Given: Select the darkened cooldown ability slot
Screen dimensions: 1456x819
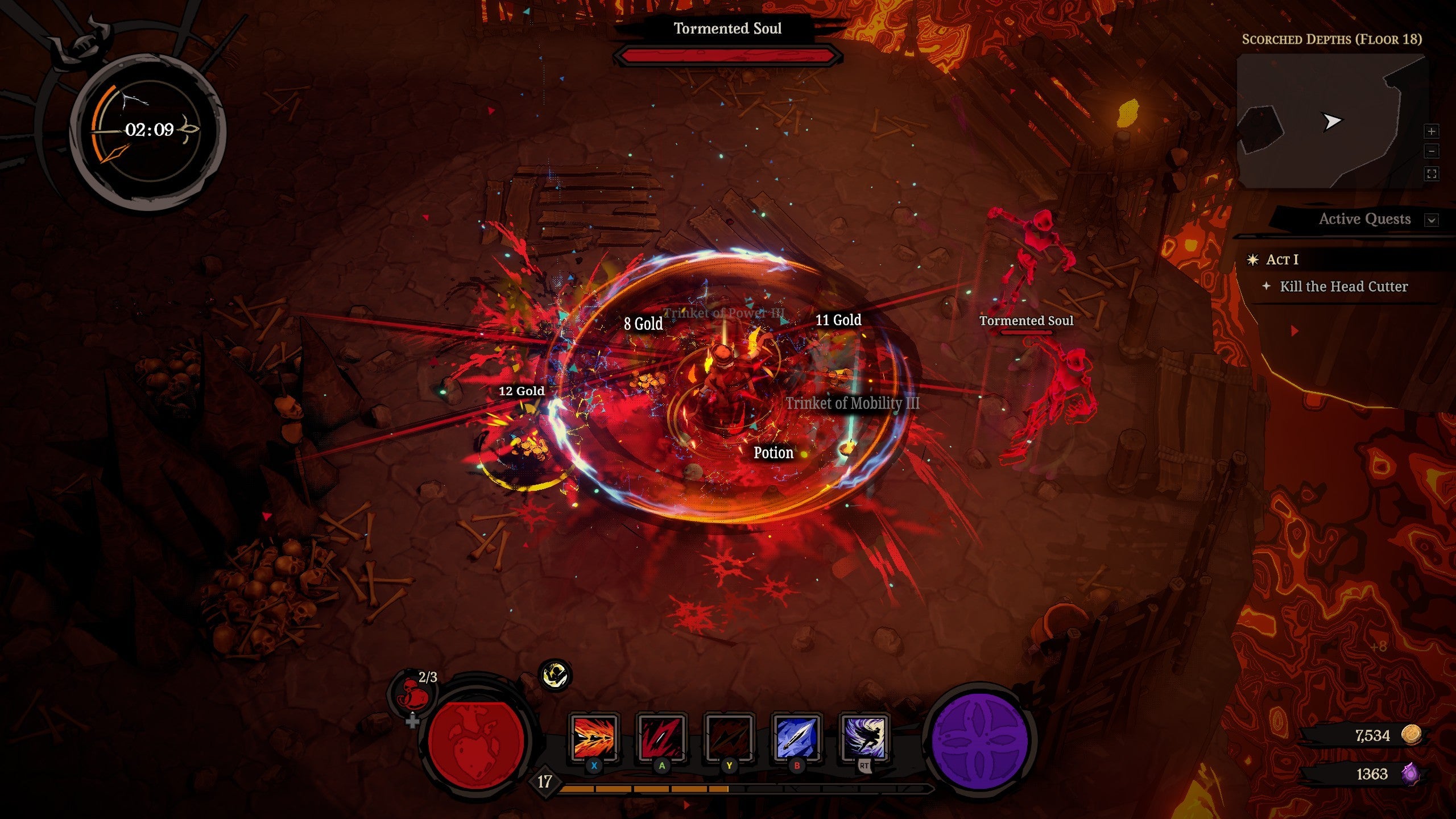Looking at the screenshot, I should tap(729, 738).
